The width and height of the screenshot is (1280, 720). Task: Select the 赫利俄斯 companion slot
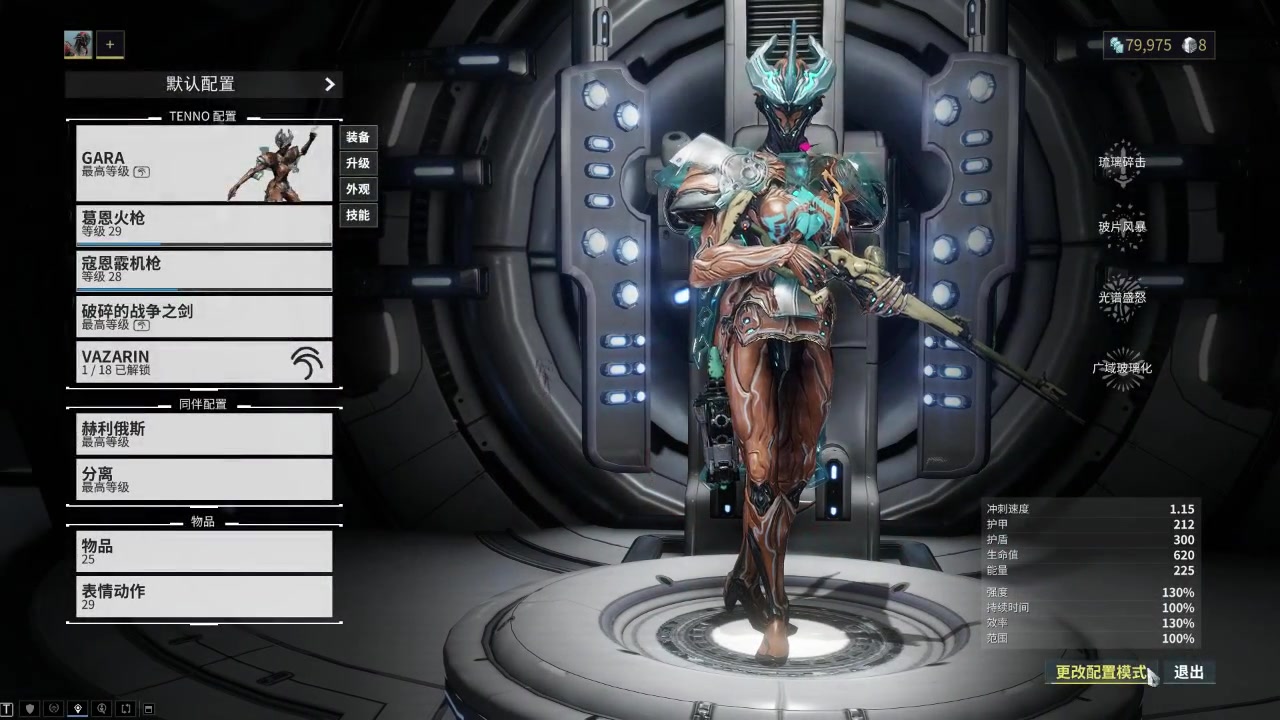[x=204, y=434]
